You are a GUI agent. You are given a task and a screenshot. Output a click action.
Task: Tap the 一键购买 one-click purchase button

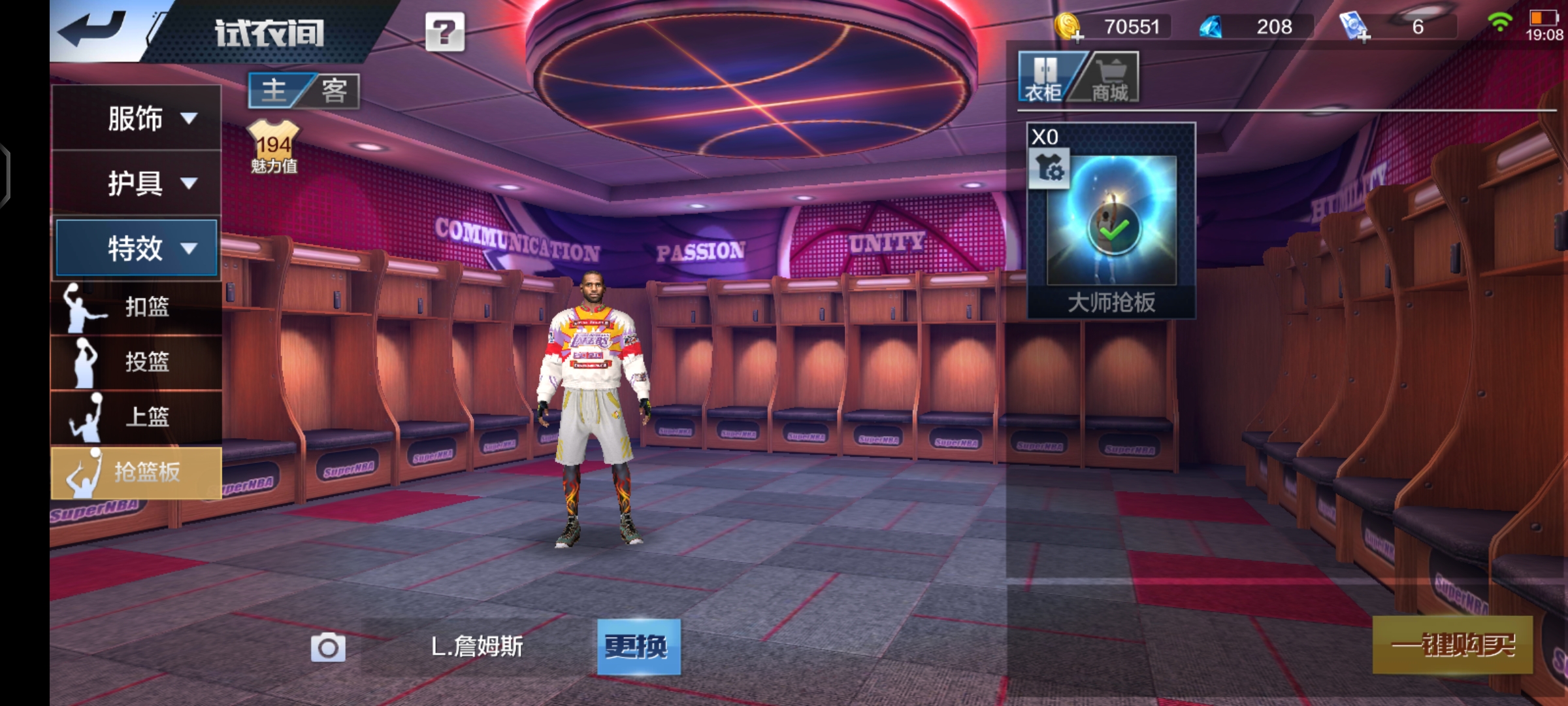click(x=1452, y=645)
